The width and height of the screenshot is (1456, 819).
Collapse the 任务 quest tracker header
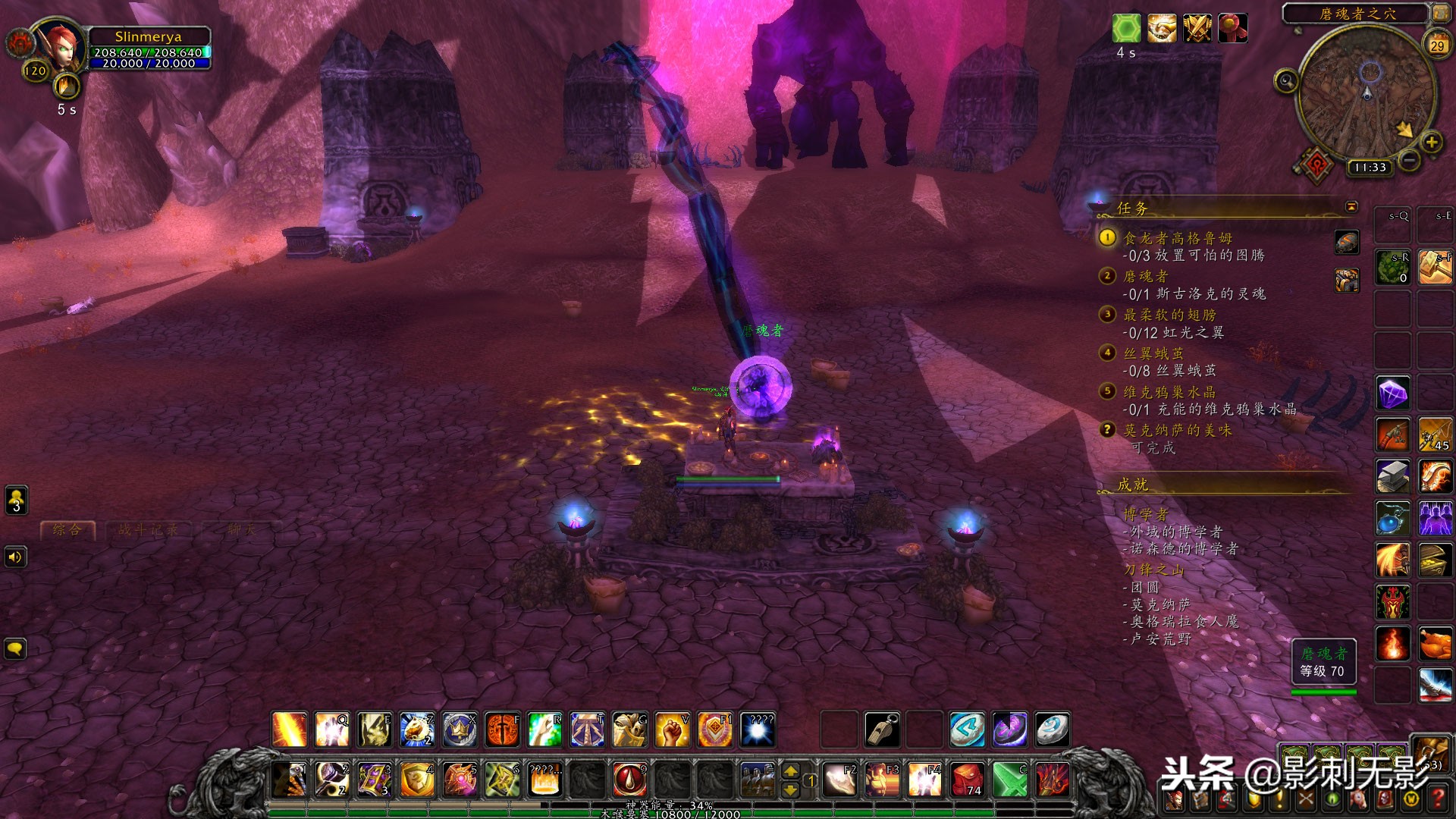(x=1351, y=206)
